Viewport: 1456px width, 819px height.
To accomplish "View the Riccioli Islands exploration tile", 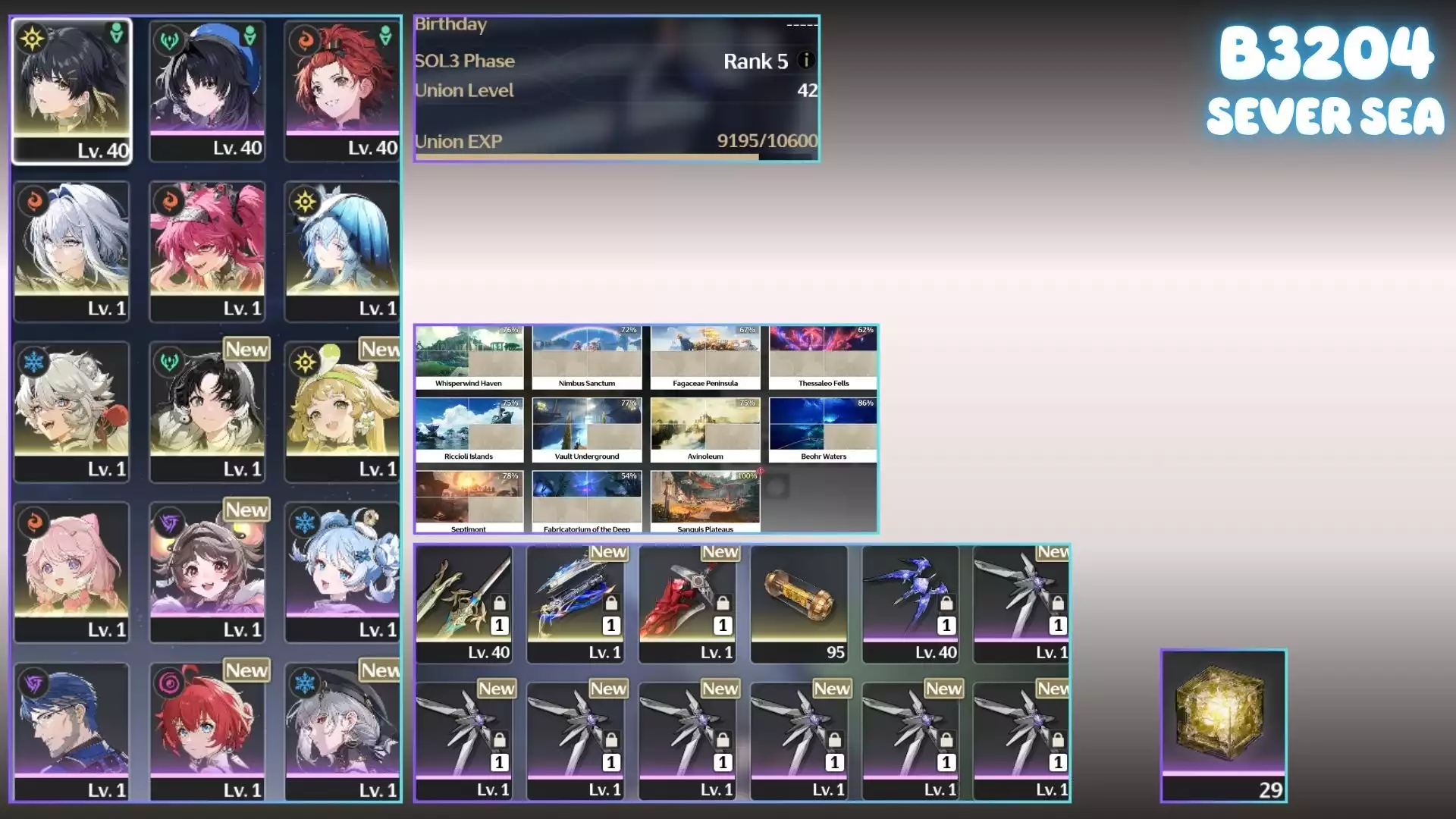I will (x=469, y=430).
